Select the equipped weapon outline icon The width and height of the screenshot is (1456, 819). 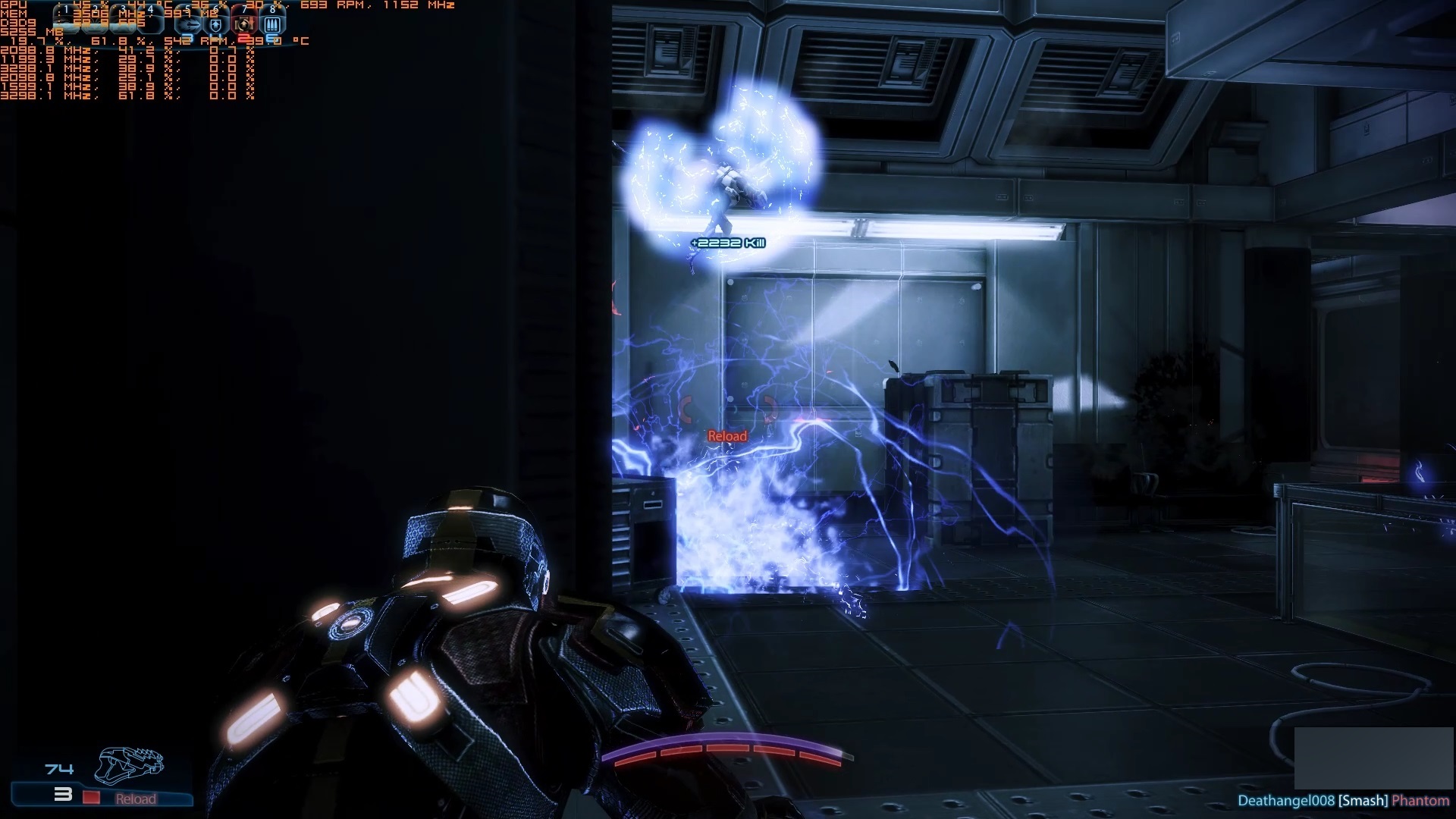coord(129,764)
